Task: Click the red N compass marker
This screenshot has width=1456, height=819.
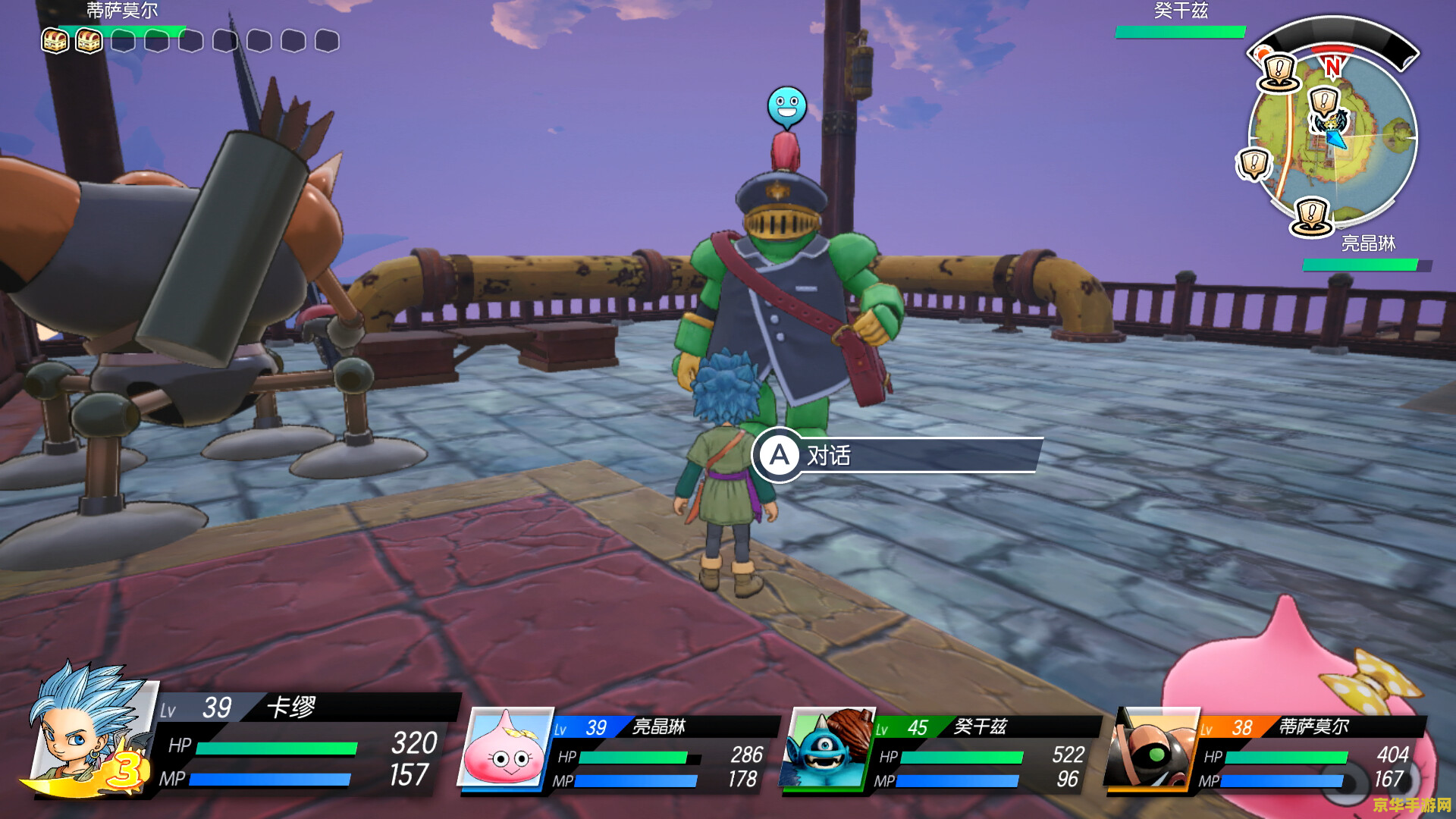Action: pyautogui.click(x=1332, y=67)
